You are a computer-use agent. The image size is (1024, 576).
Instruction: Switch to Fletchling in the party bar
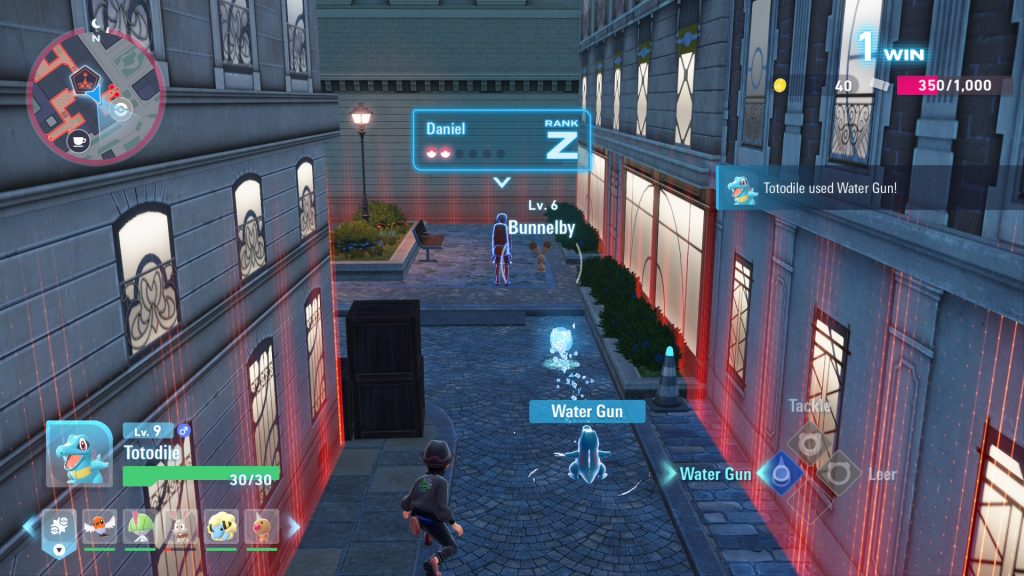tap(98, 527)
